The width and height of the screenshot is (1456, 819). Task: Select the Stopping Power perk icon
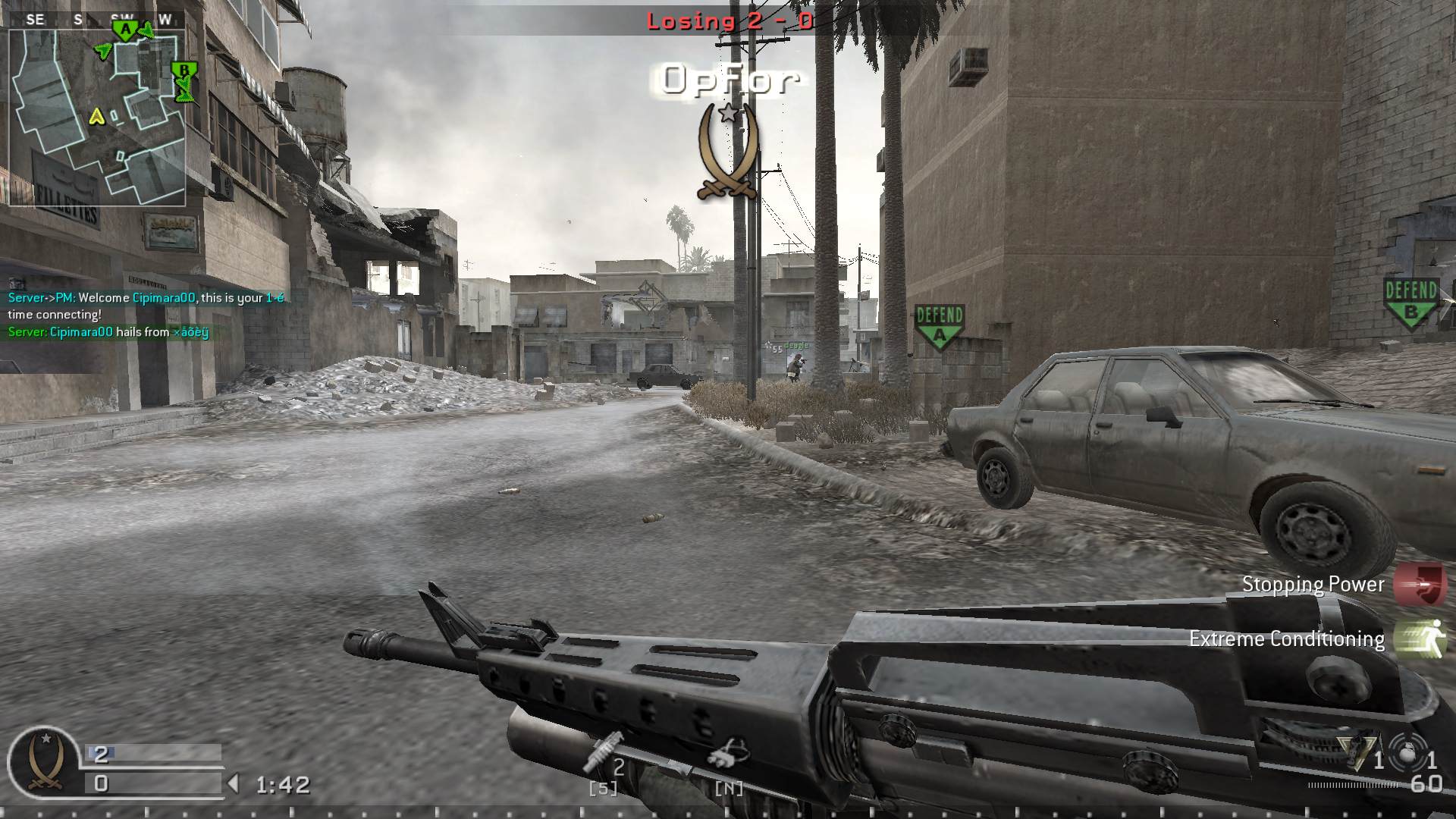click(1424, 584)
